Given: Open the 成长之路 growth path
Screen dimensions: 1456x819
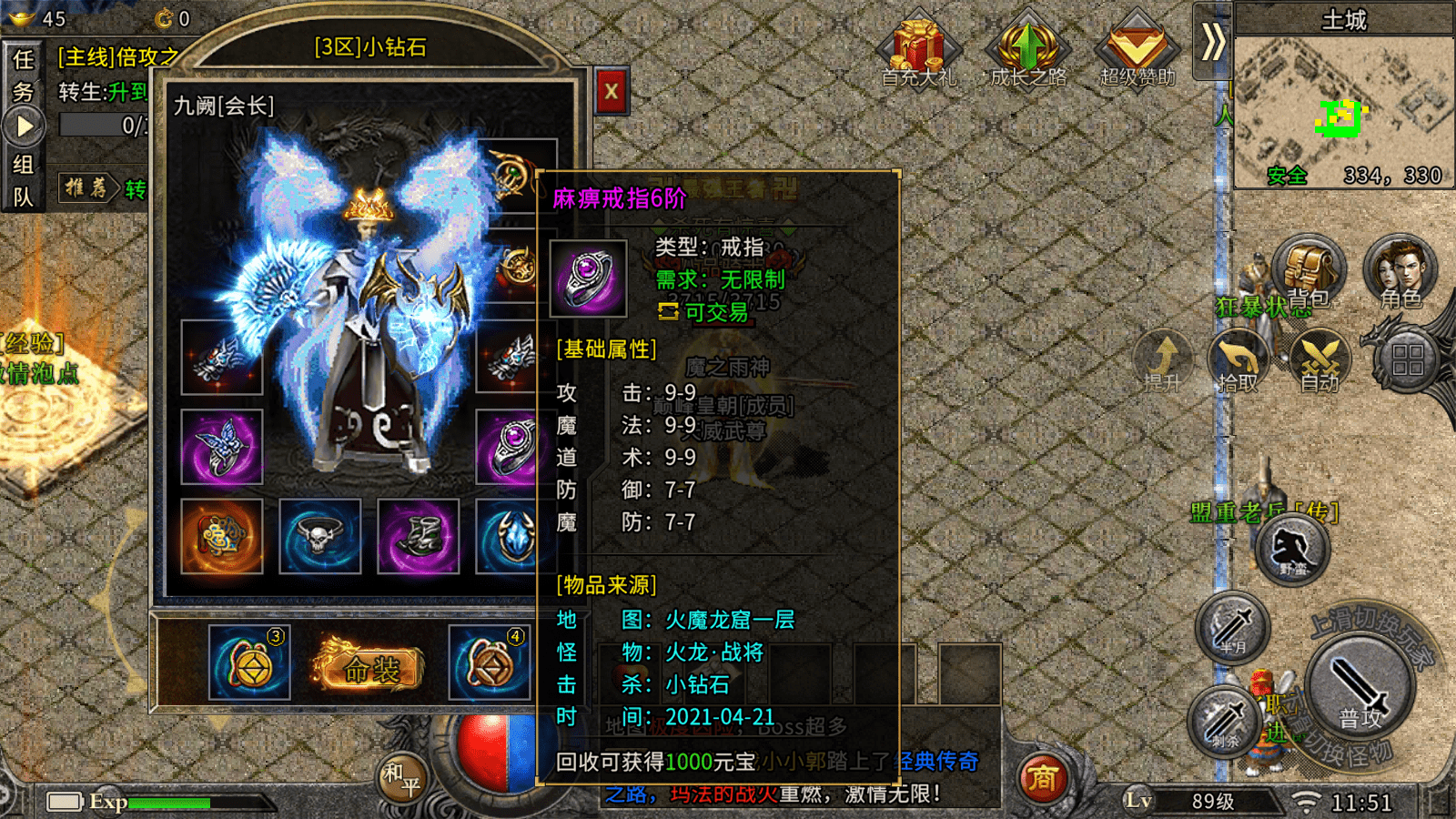Looking at the screenshot, I should click(x=1027, y=50).
